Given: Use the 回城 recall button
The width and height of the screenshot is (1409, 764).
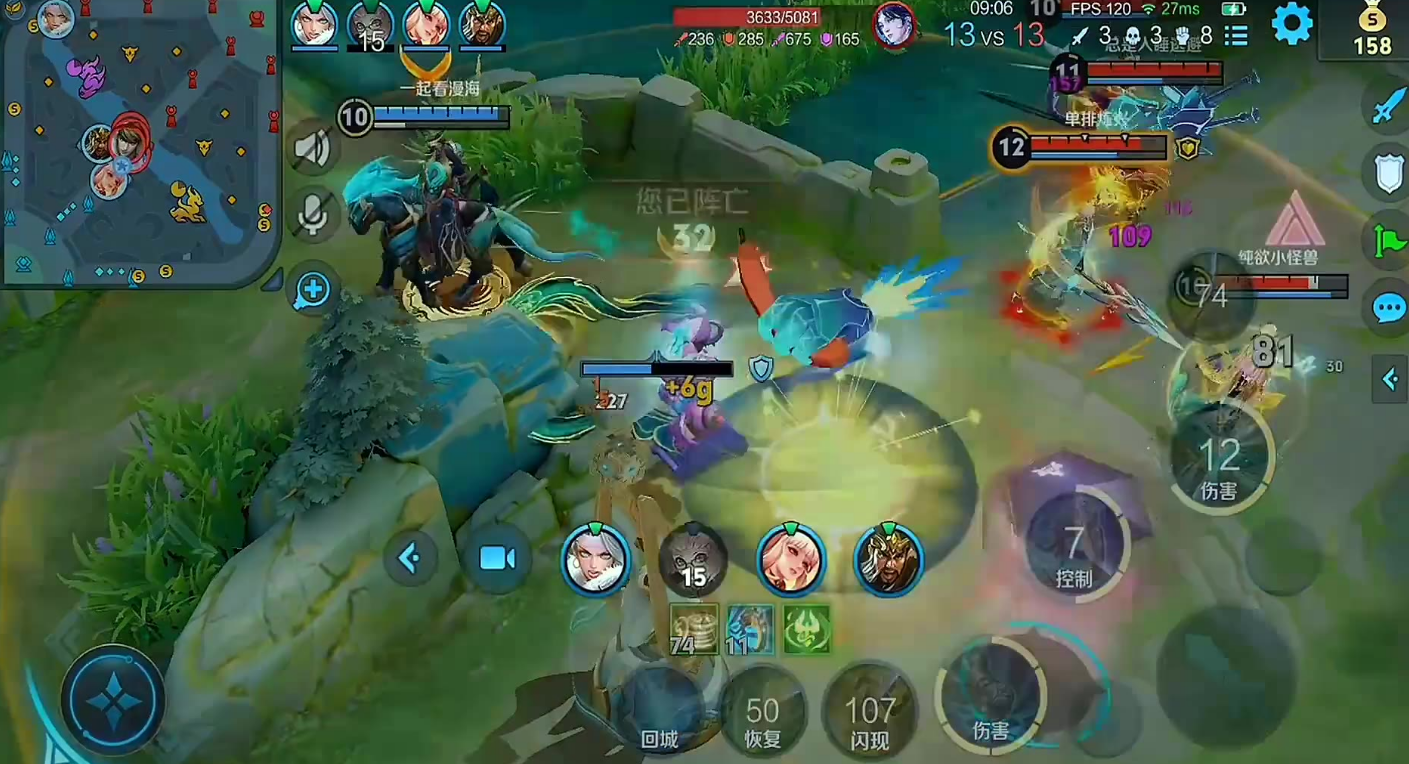Looking at the screenshot, I should tap(659, 712).
